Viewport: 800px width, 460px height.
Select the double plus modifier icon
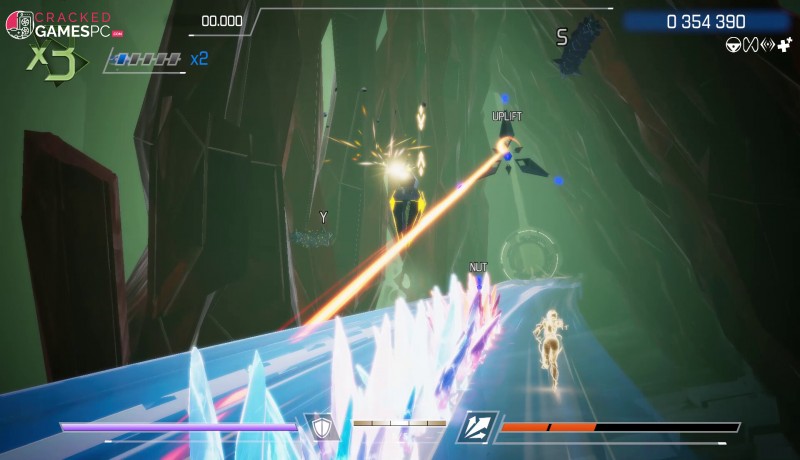(x=784, y=44)
